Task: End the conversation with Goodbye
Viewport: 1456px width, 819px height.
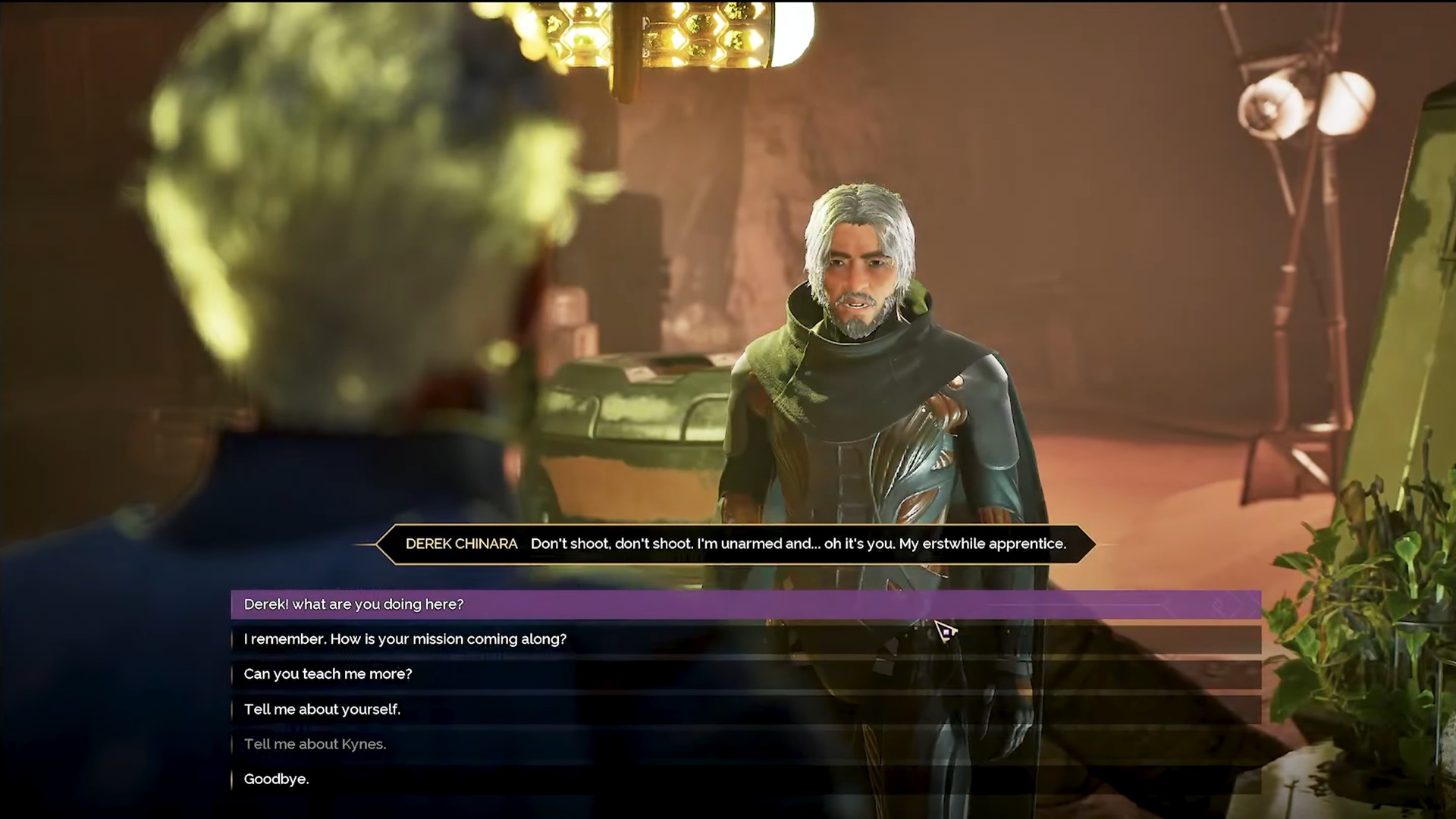Action: (x=276, y=779)
